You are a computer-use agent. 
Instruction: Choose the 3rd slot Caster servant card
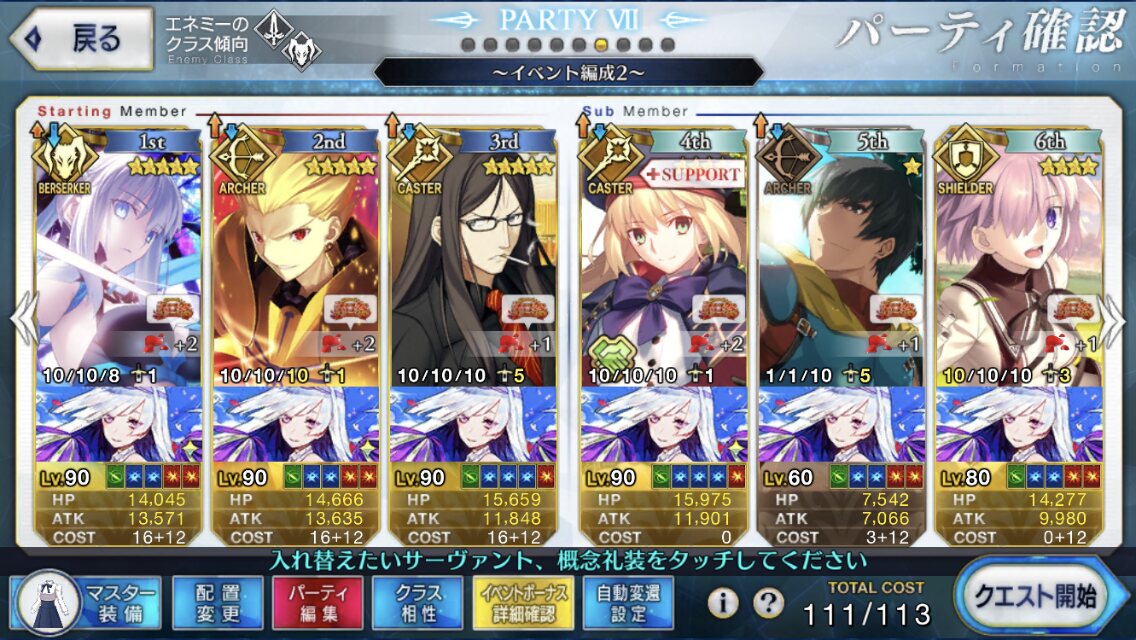[x=472, y=270]
